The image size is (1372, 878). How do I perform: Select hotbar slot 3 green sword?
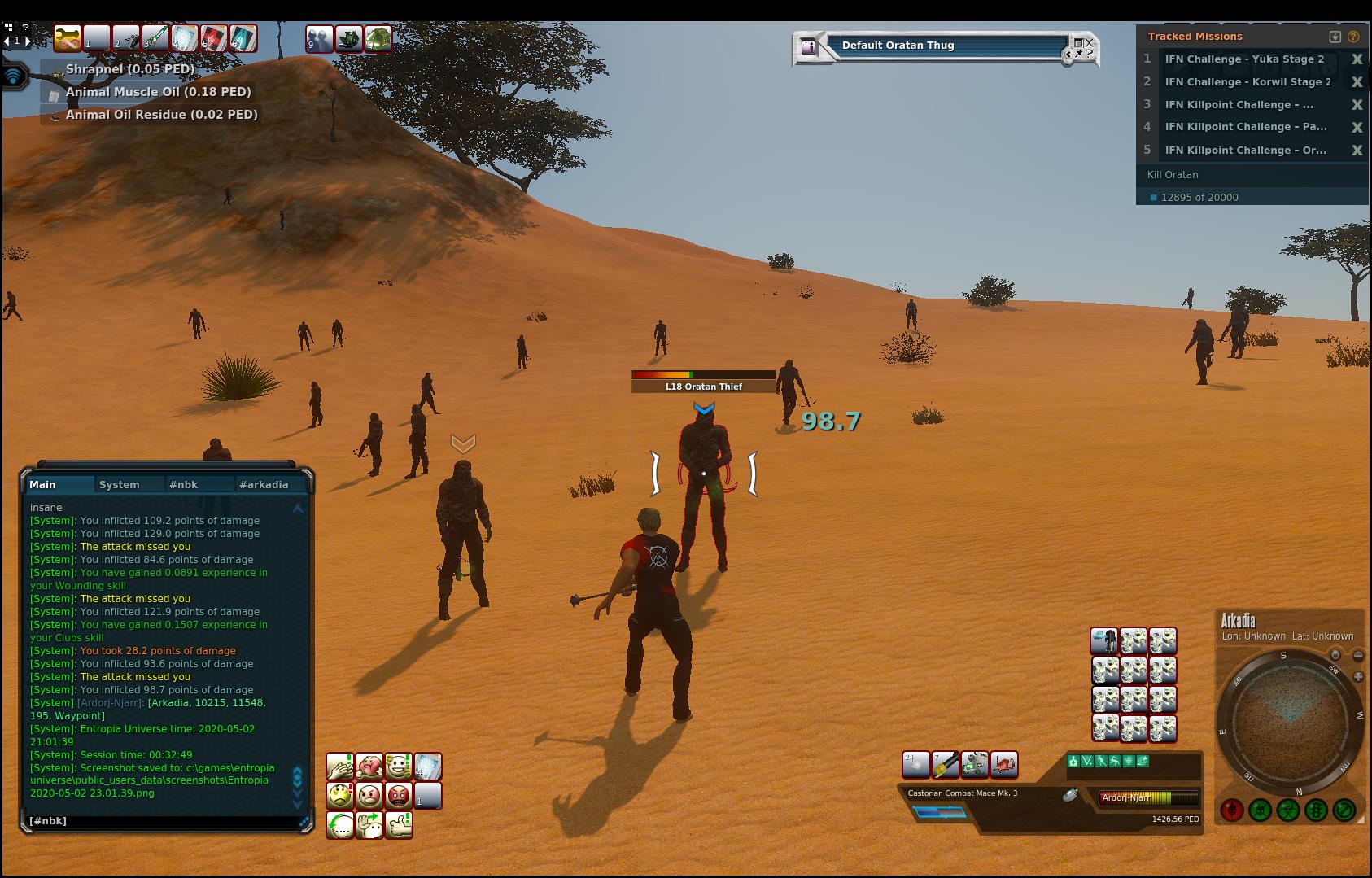coord(155,38)
